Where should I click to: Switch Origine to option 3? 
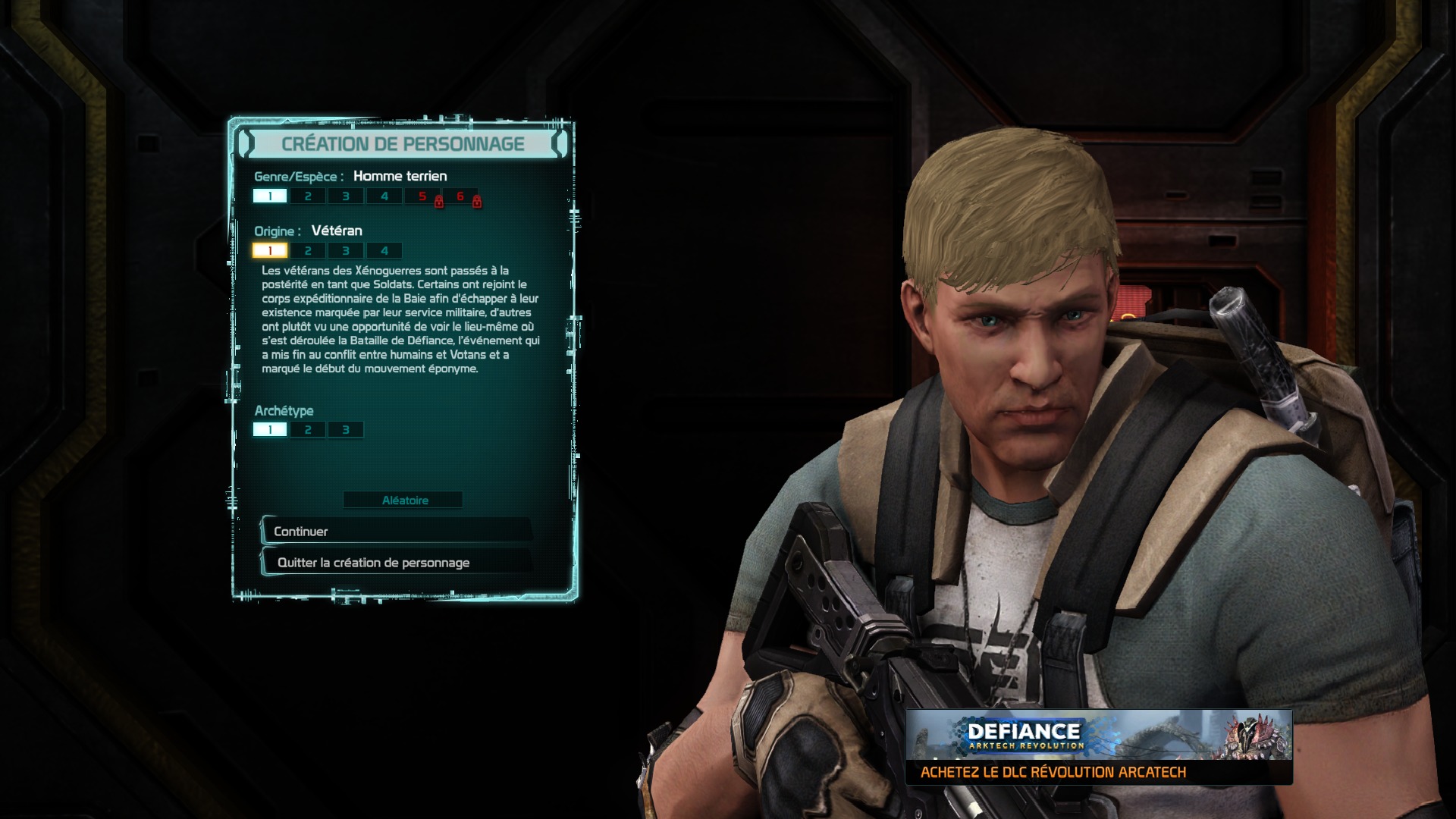point(346,251)
